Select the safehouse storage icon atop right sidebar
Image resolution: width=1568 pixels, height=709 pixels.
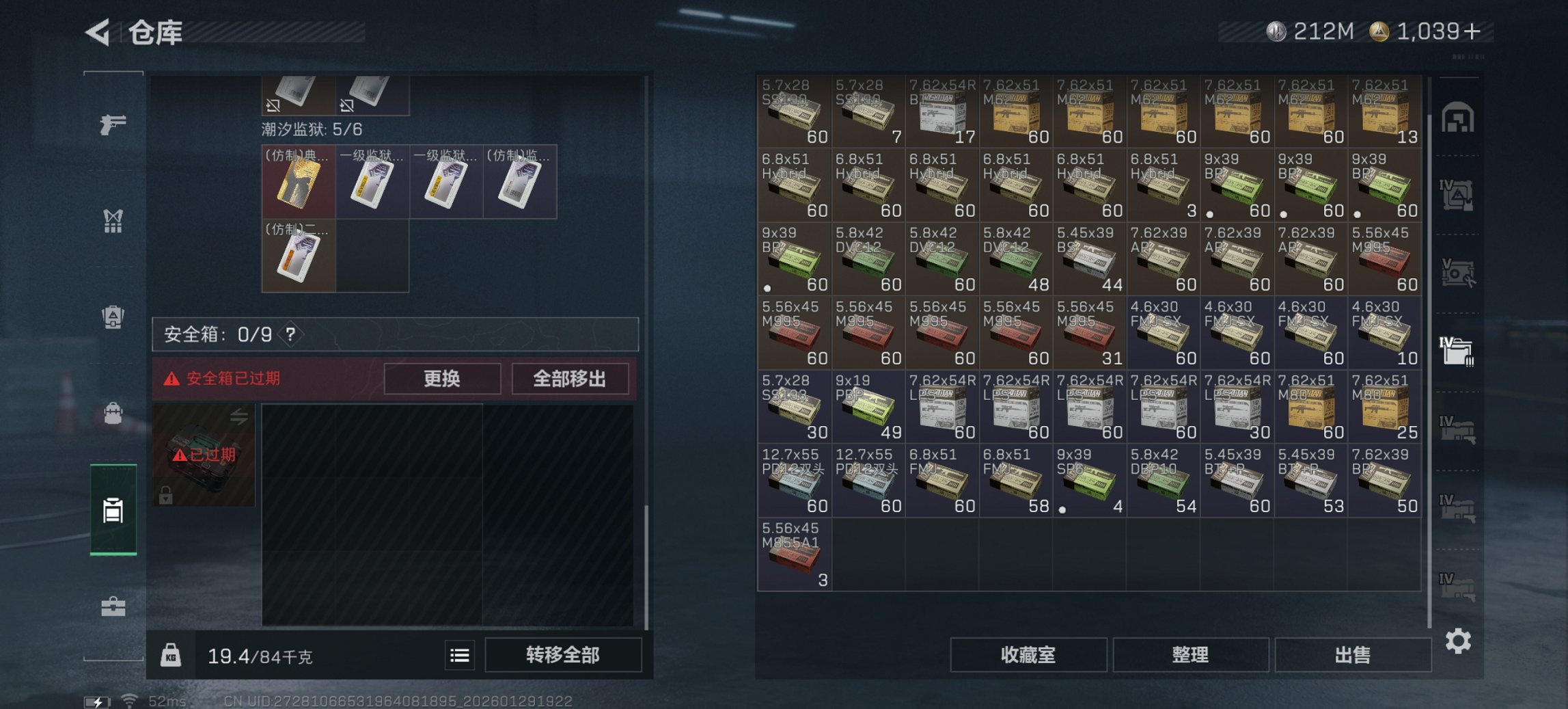(1459, 116)
